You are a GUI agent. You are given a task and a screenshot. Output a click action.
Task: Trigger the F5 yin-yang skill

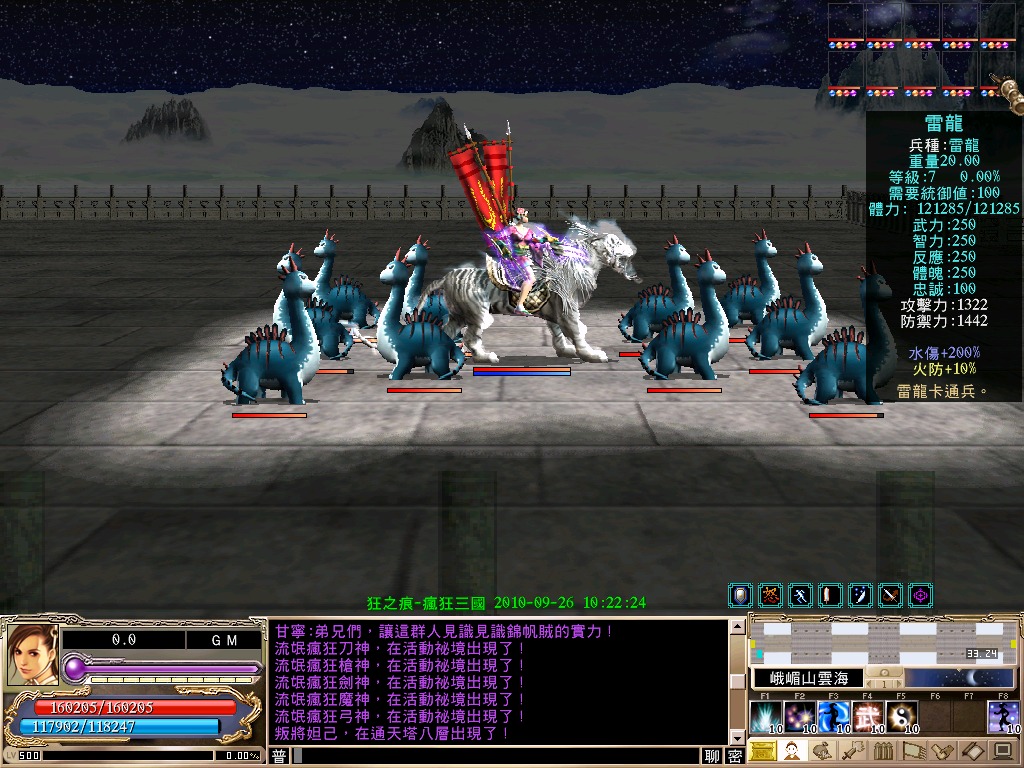[901, 716]
